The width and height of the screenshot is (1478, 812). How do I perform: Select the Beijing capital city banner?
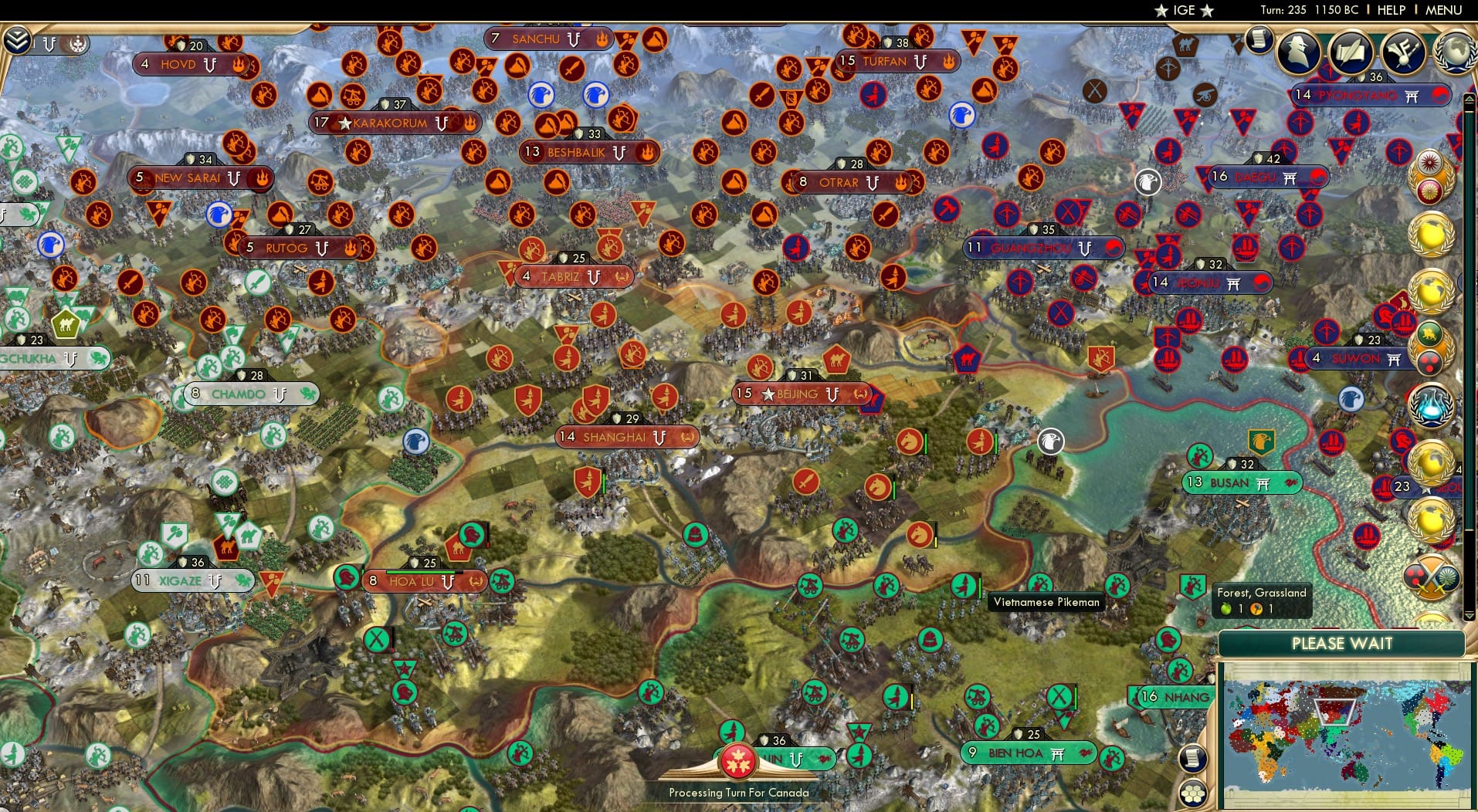tap(799, 394)
